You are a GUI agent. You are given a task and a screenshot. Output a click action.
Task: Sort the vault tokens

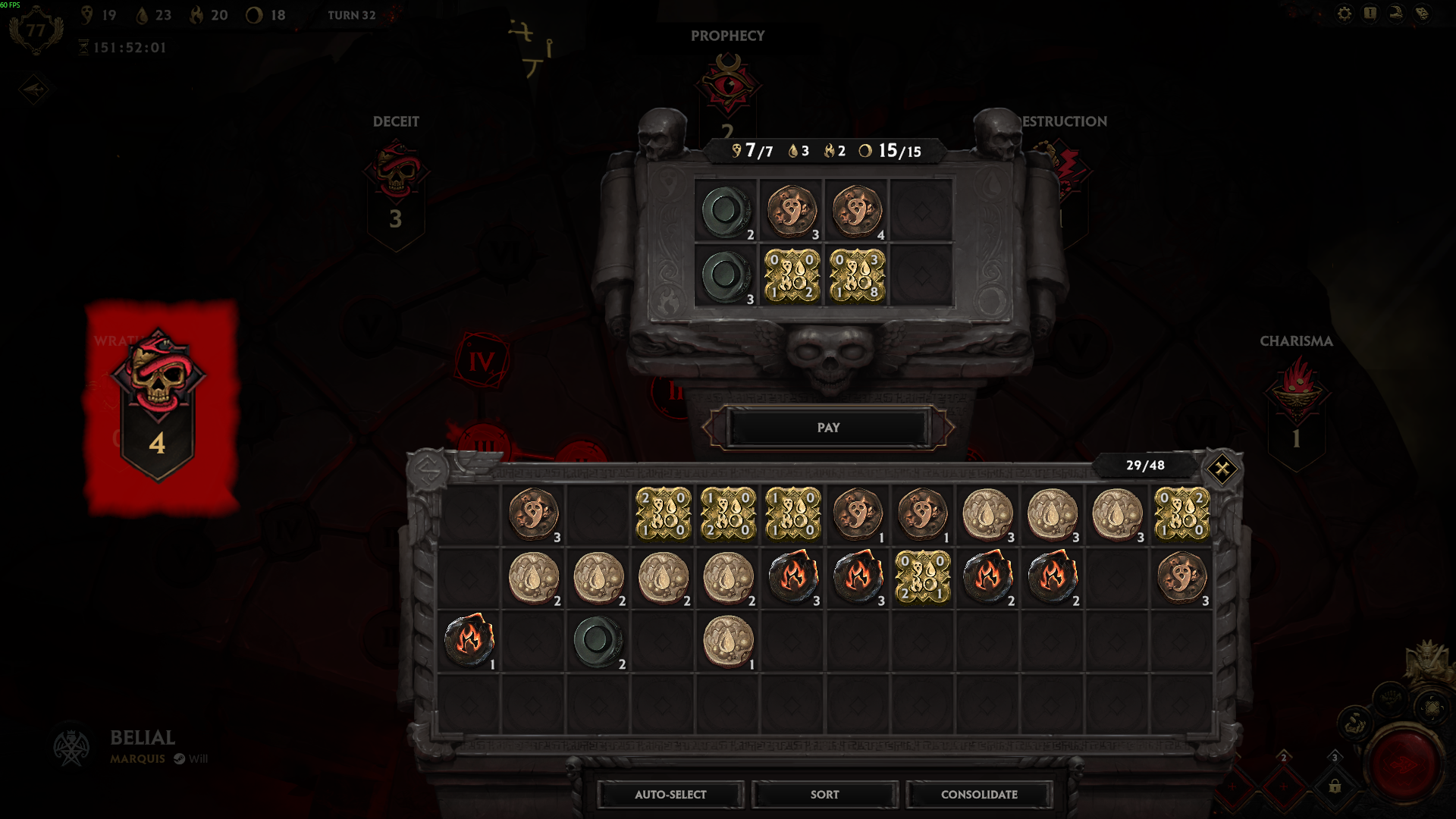point(824,794)
